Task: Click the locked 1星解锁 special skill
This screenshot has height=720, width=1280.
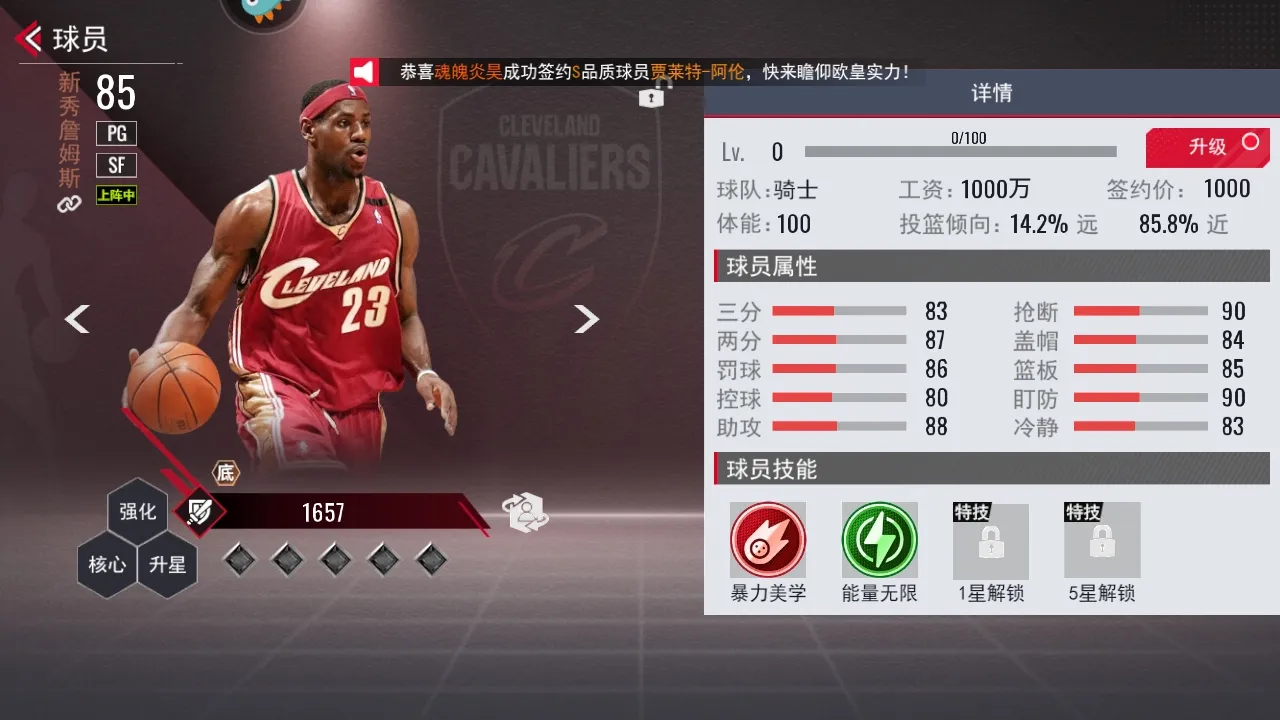Action: (x=990, y=539)
